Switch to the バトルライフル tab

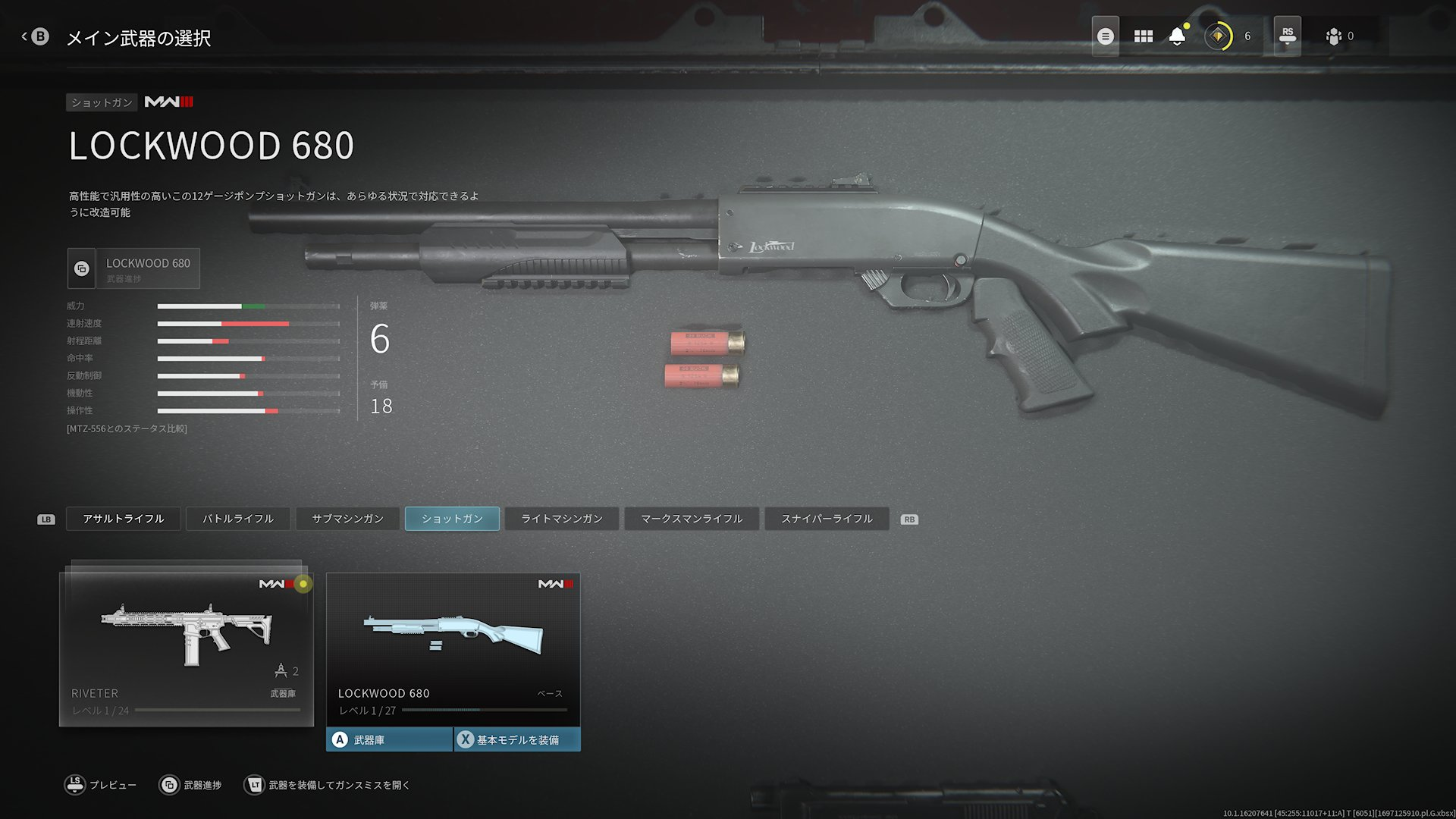point(238,519)
